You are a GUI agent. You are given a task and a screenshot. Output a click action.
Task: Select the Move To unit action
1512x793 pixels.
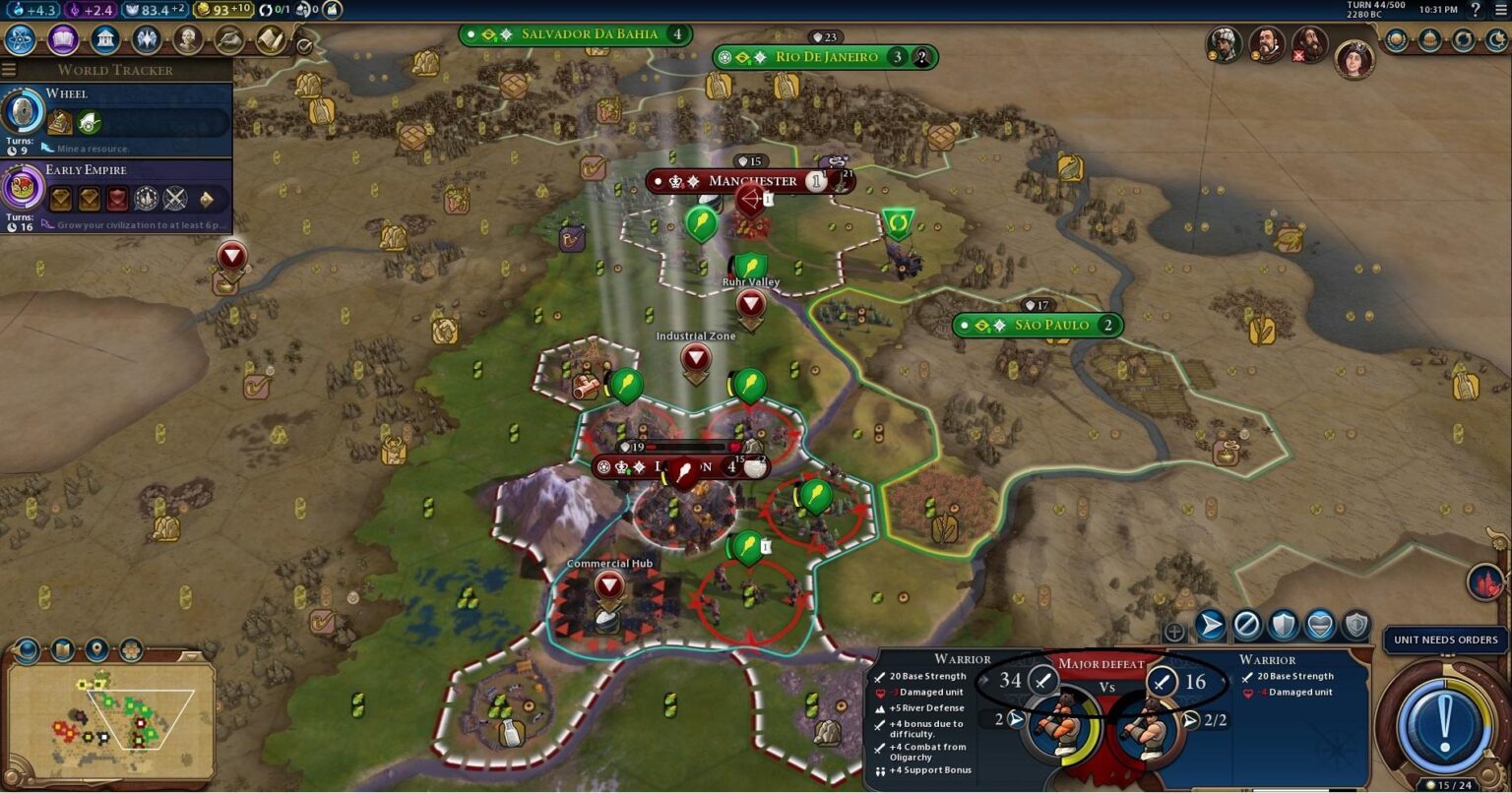pyautogui.click(x=1208, y=624)
